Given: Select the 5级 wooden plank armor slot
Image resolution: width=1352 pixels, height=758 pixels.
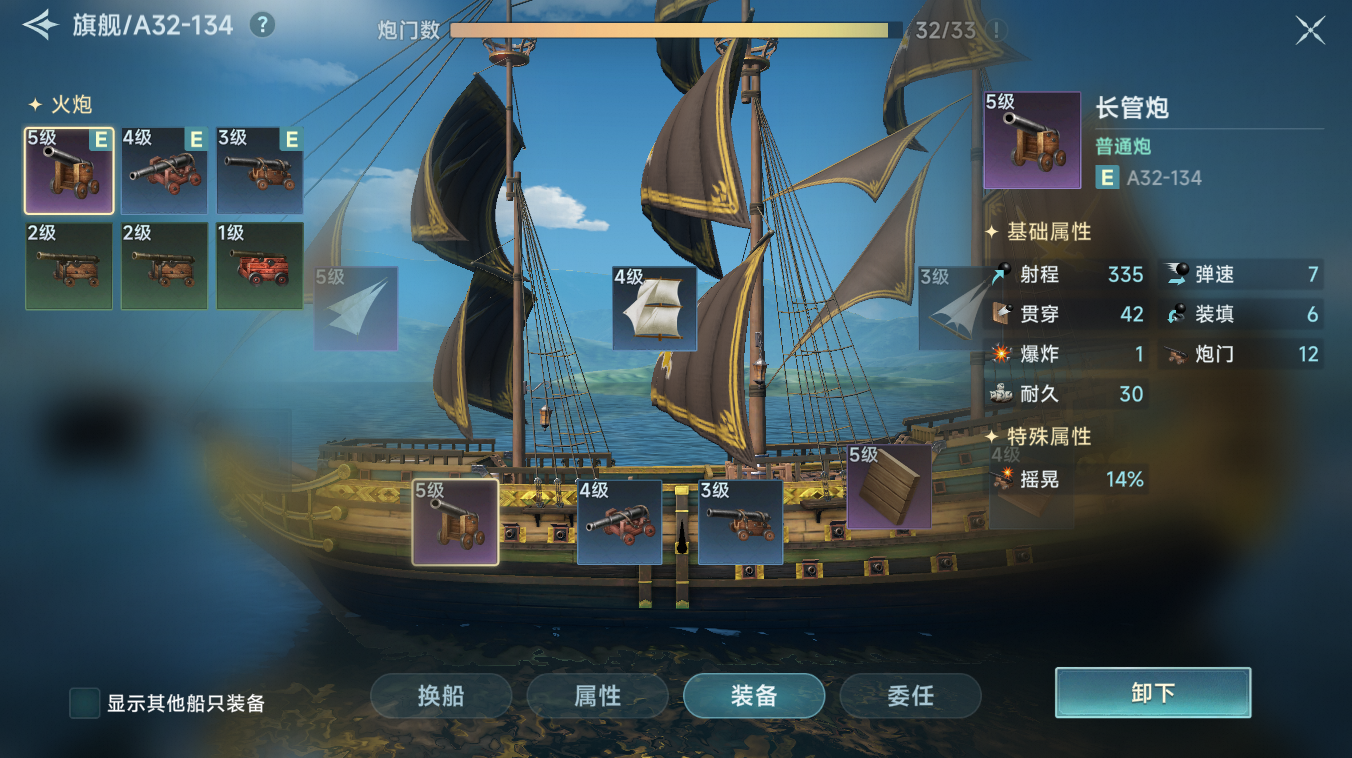Looking at the screenshot, I should pyautogui.click(x=888, y=487).
